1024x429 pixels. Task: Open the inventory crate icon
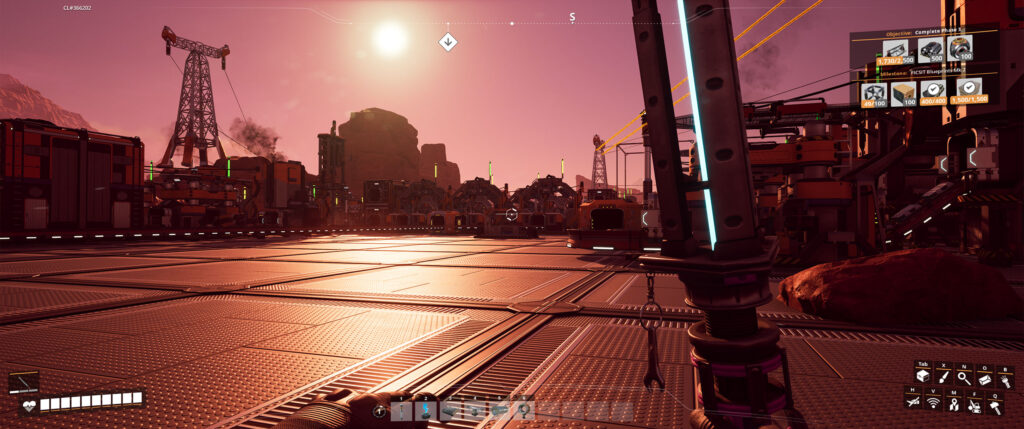921,377
